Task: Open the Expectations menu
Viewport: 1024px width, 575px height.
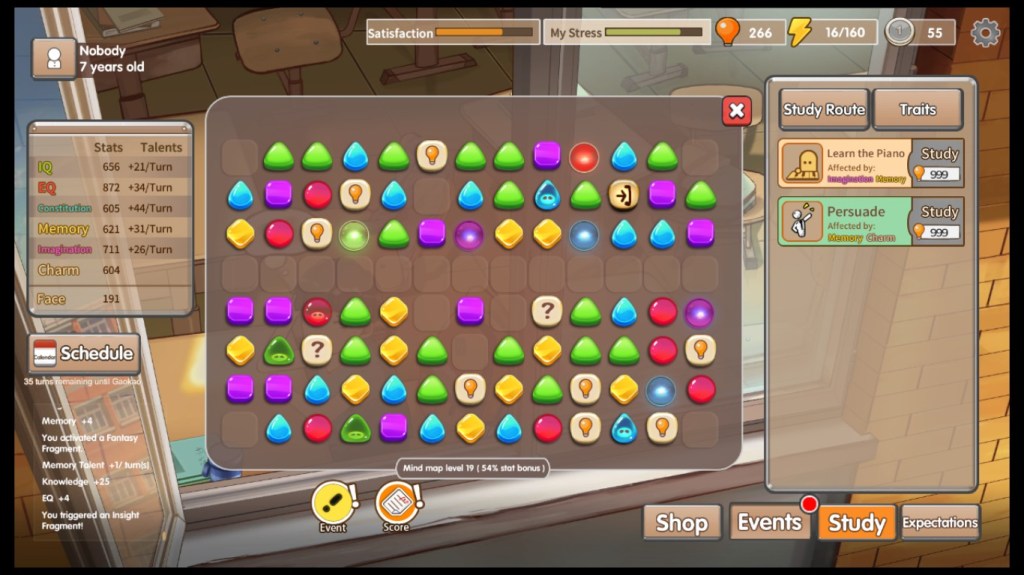Action: tap(940, 522)
